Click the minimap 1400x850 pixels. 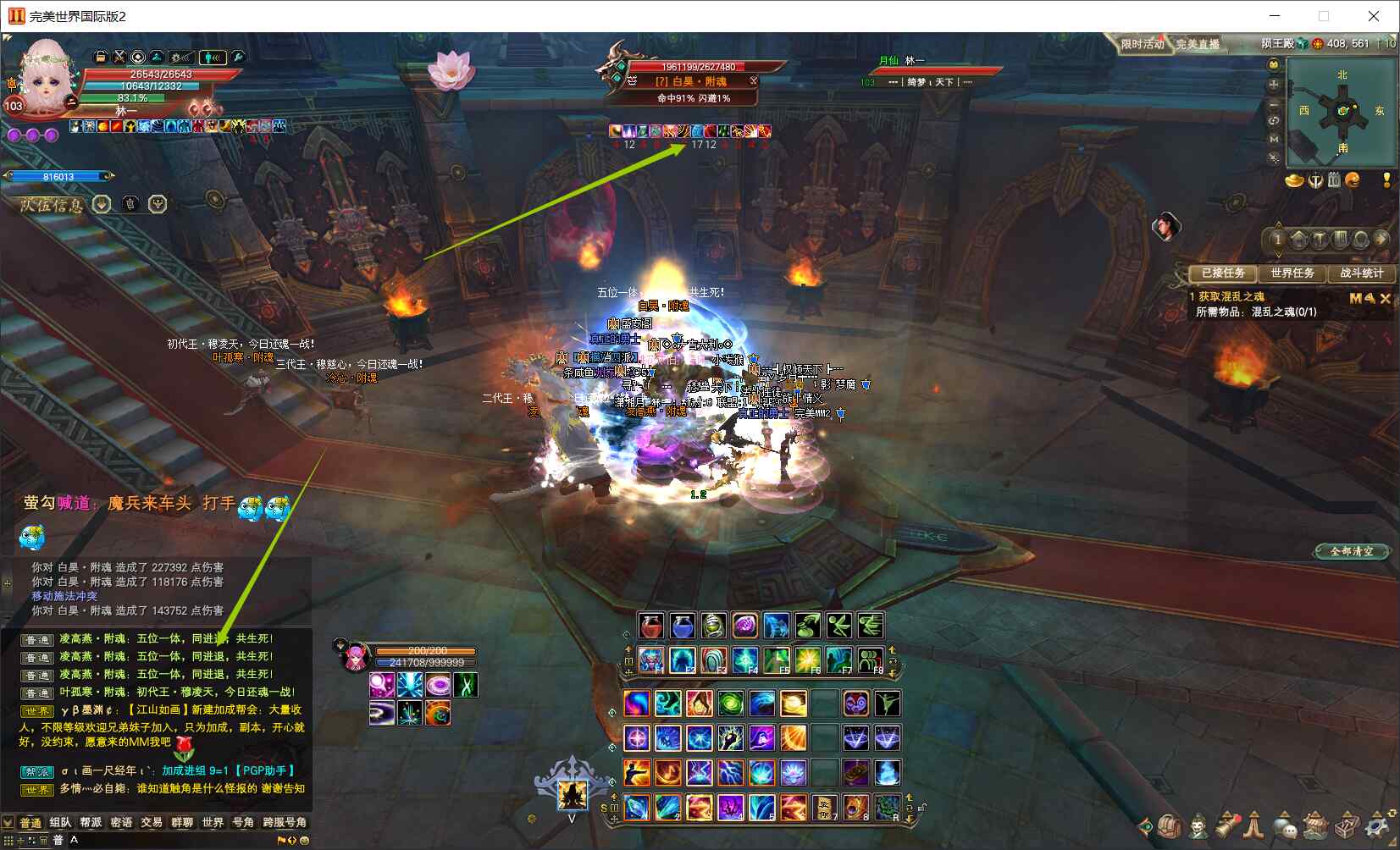[1341, 112]
